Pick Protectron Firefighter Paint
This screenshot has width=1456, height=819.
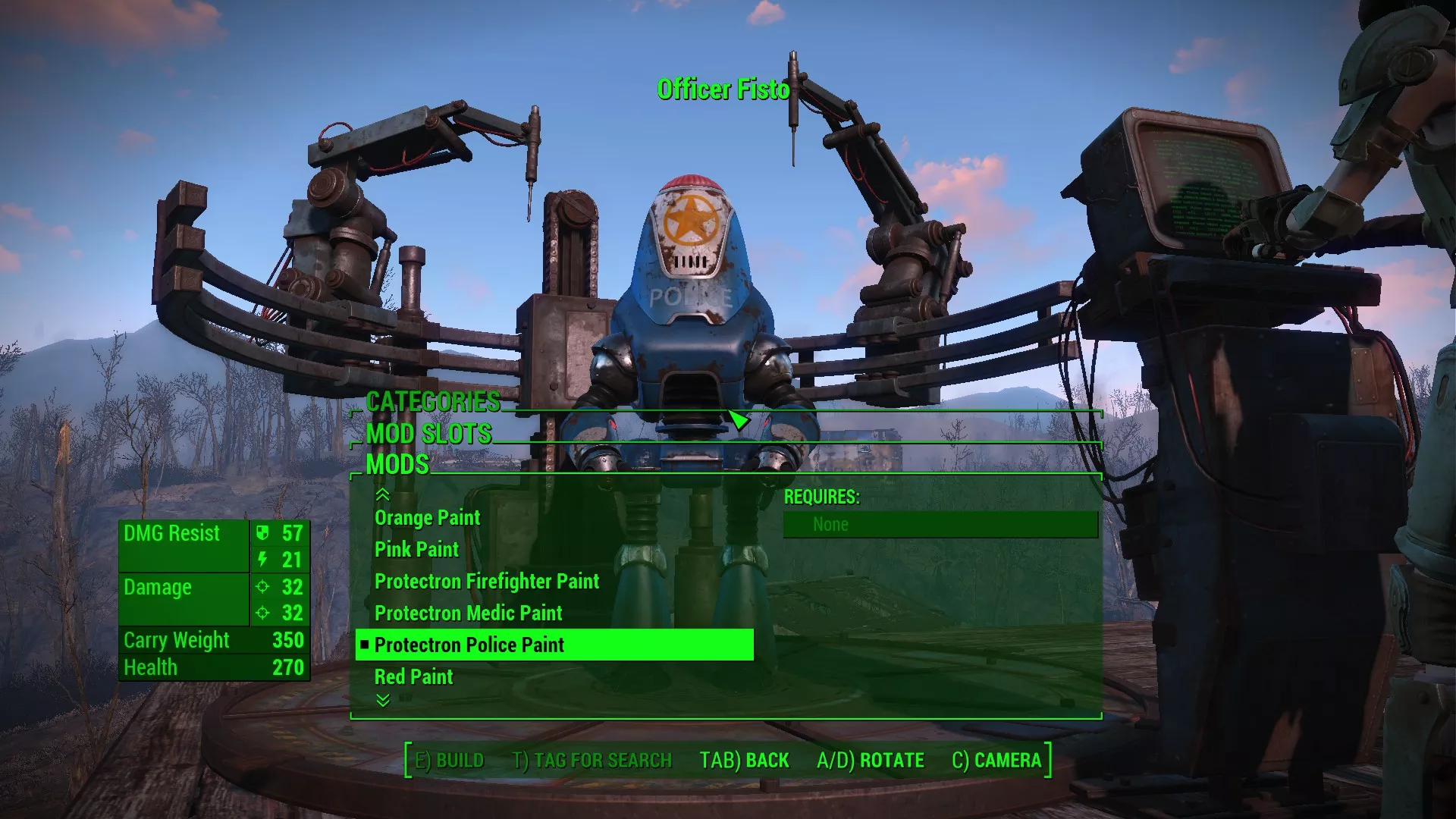pos(486,582)
